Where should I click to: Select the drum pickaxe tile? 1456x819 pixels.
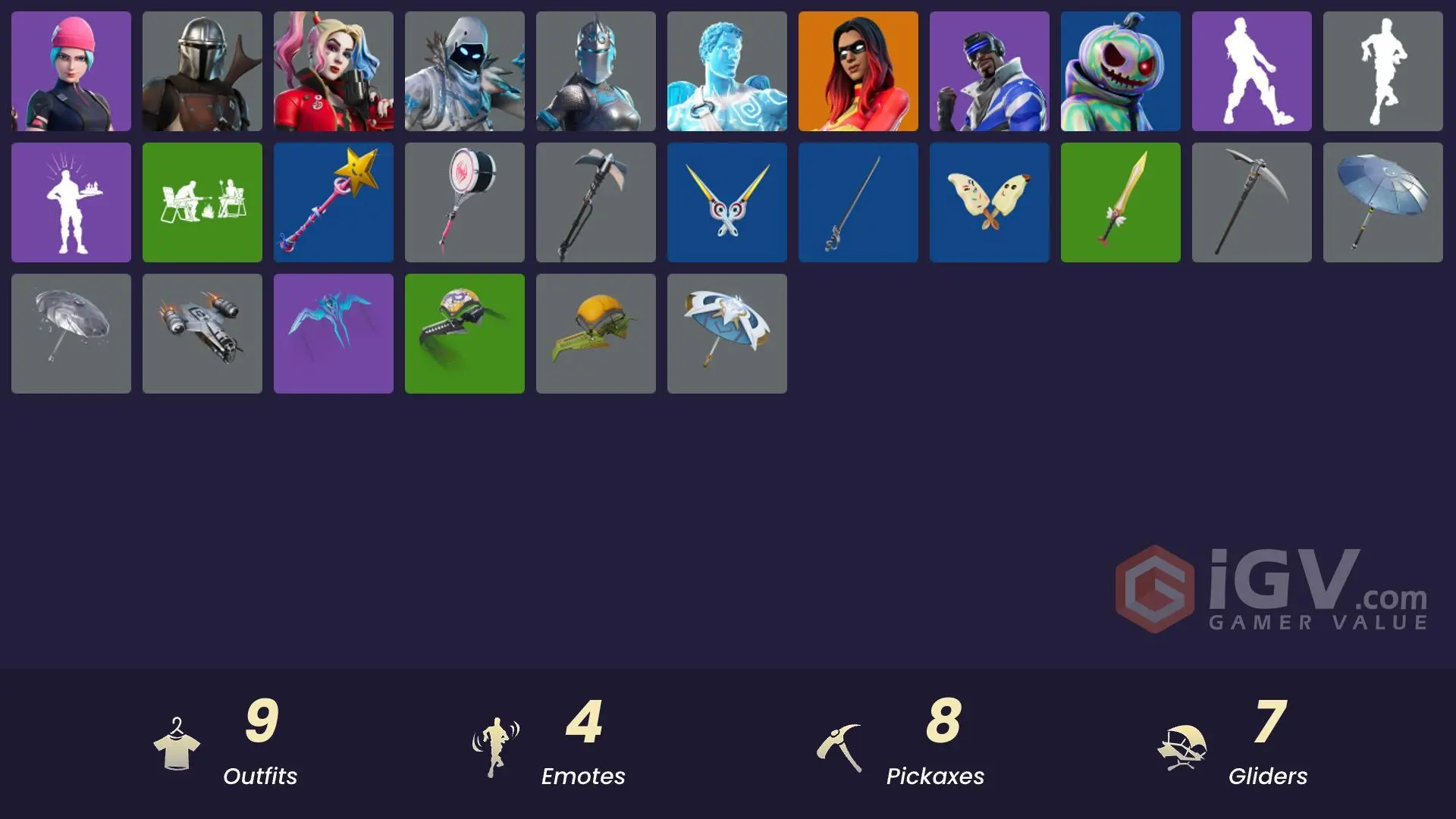(464, 202)
